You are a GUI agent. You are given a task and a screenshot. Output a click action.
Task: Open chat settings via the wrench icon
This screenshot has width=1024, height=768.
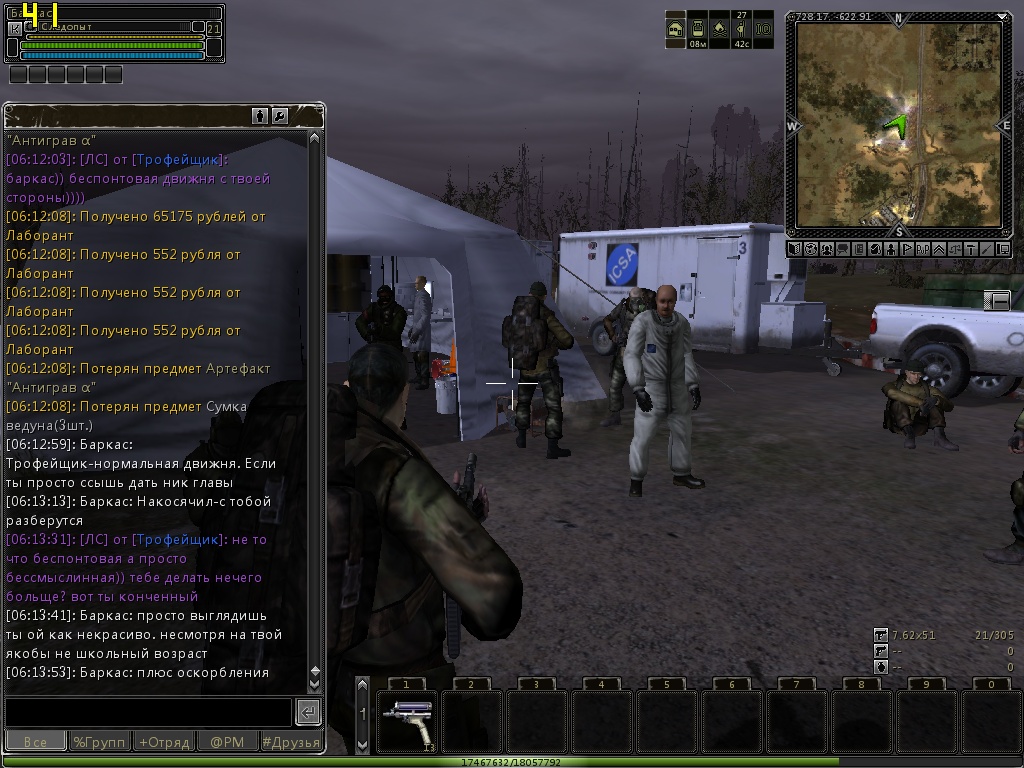pos(280,116)
